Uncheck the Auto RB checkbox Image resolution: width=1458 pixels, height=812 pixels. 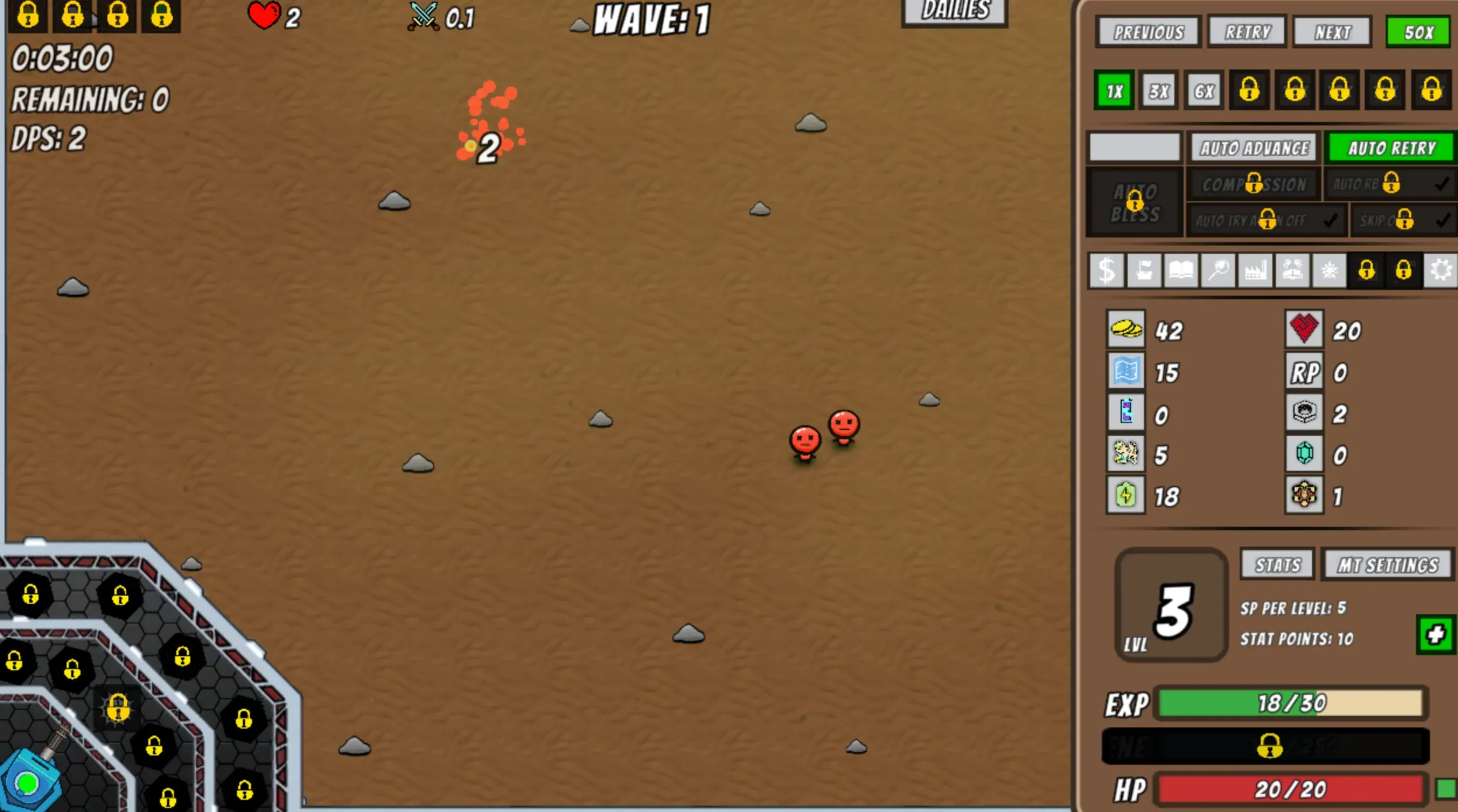click(x=1443, y=184)
